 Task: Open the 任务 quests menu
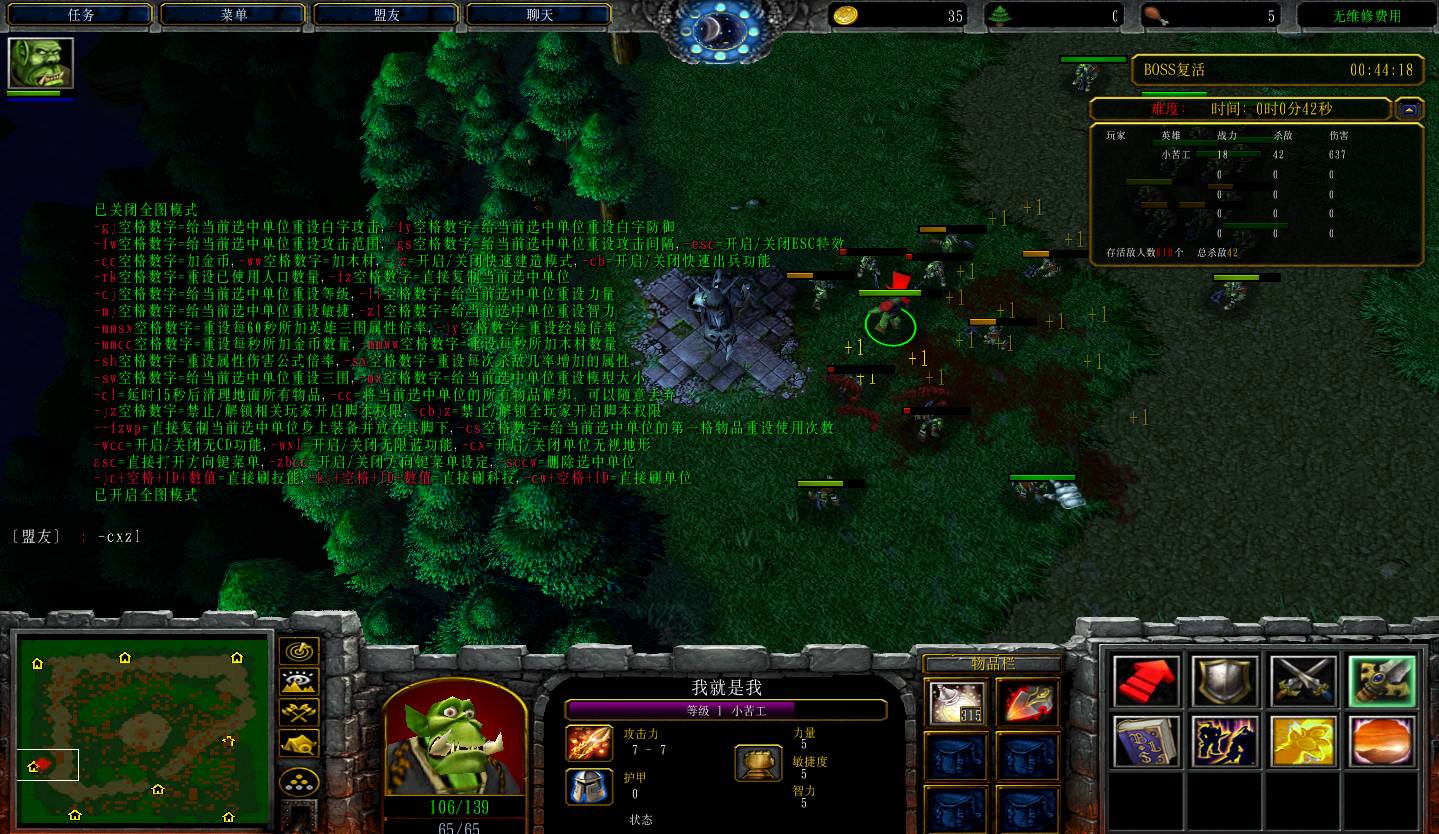click(x=81, y=15)
